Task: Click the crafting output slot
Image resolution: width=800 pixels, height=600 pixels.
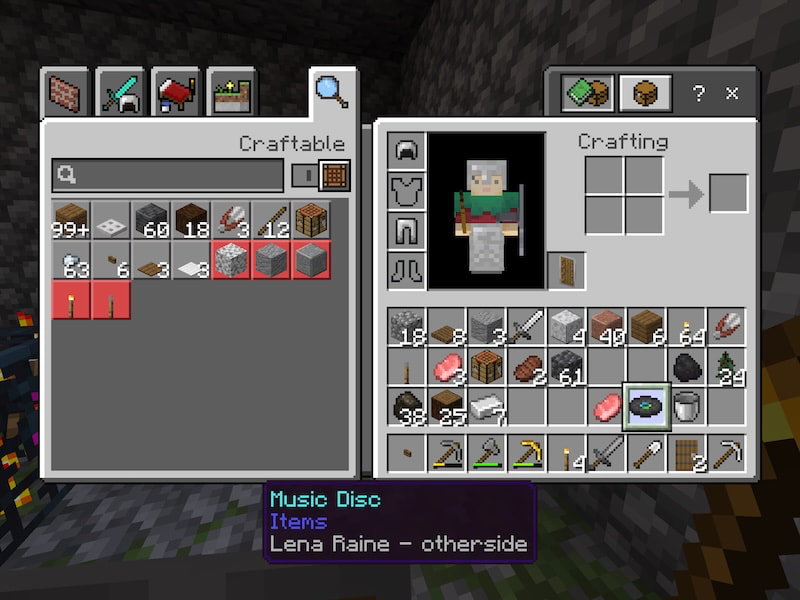Action: tap(728, 193)
